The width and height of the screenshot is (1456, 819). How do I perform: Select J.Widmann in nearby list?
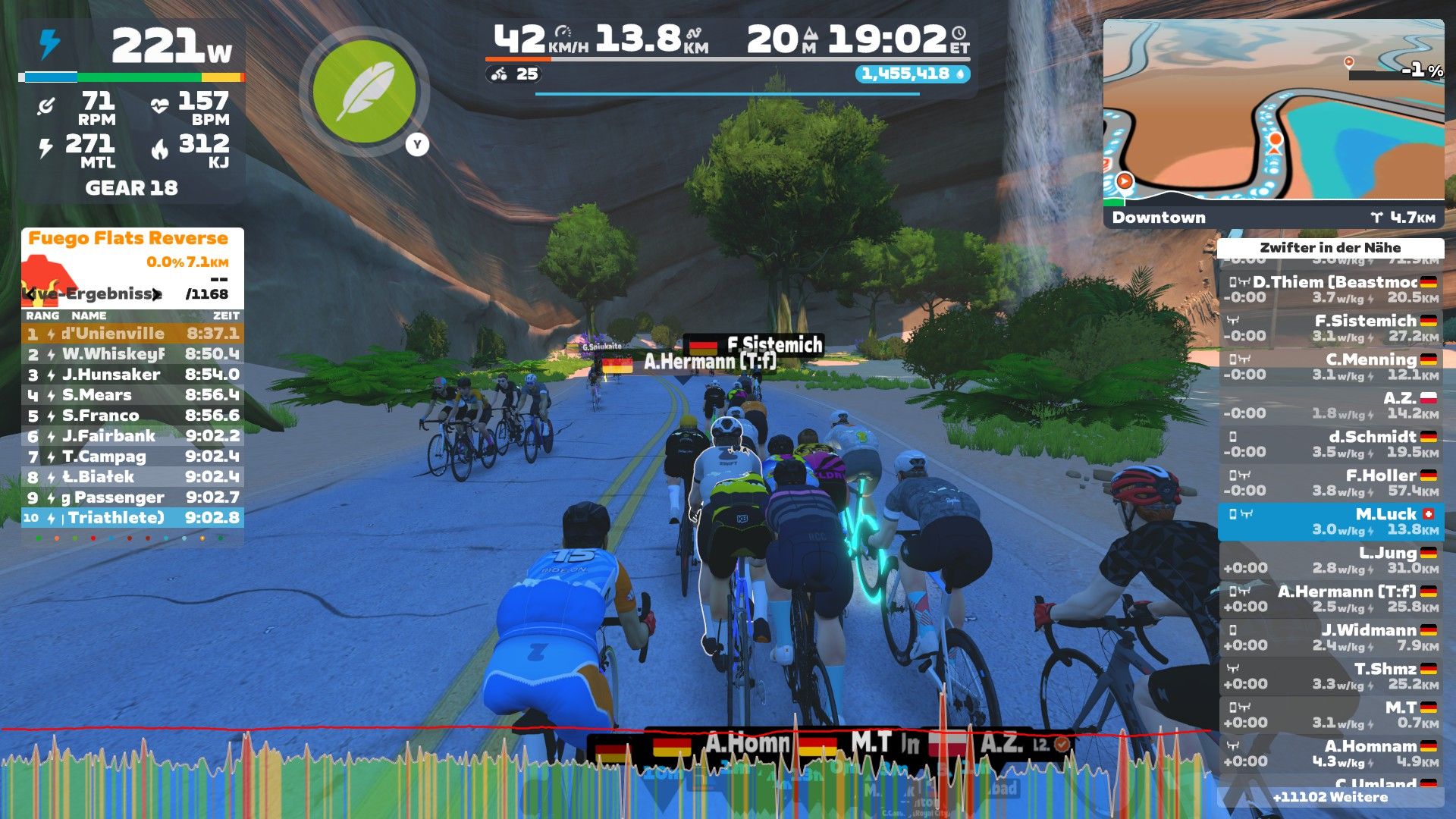[x=1331, y=638]
